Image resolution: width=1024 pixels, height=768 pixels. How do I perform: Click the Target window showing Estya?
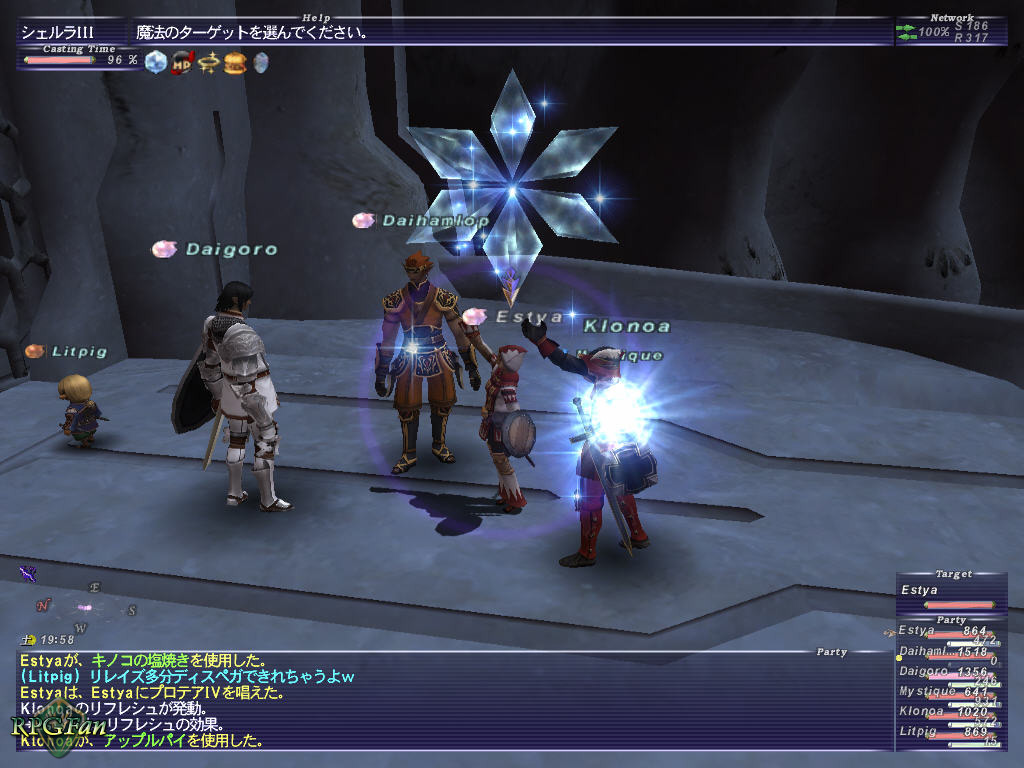(950, 591)
